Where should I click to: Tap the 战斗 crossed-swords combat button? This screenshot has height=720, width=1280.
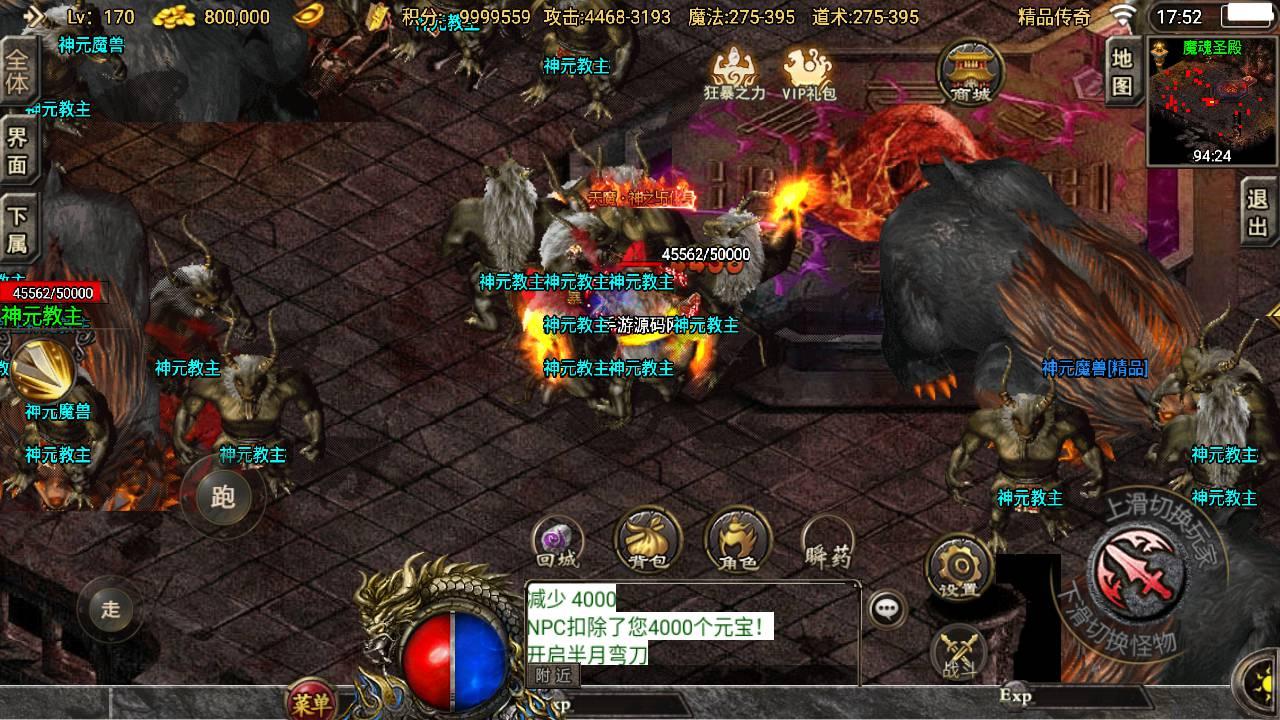958,653
